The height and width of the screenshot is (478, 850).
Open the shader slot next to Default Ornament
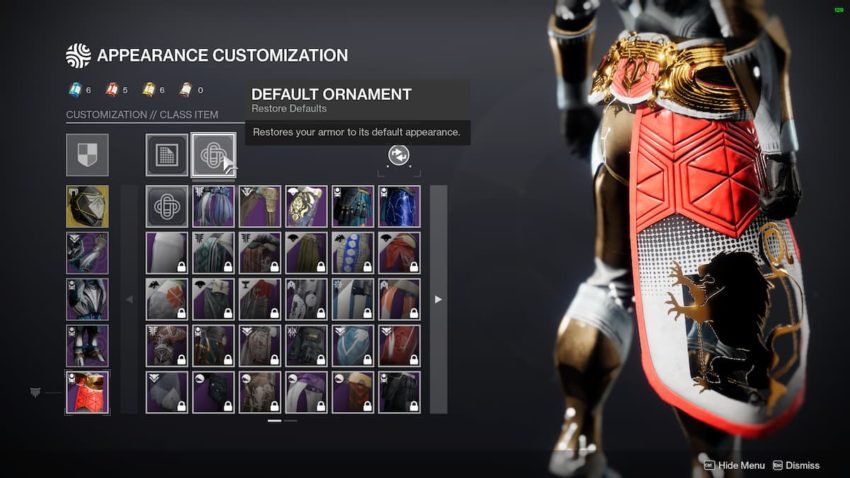(x=167, y=155)
